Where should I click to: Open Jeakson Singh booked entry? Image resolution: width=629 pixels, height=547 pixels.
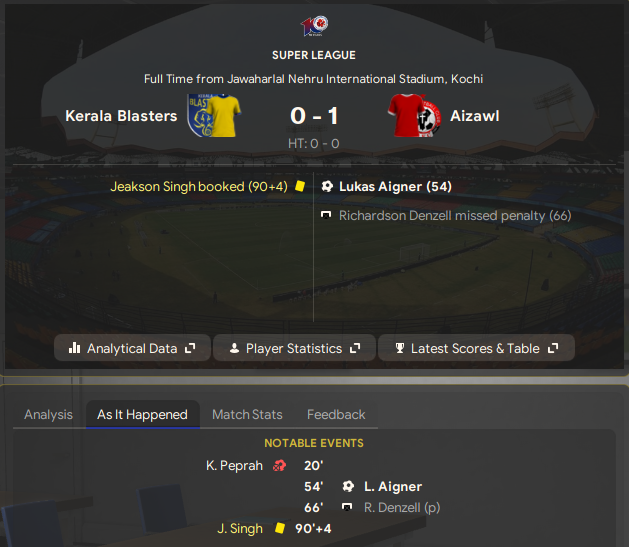(x=199, y=186)
